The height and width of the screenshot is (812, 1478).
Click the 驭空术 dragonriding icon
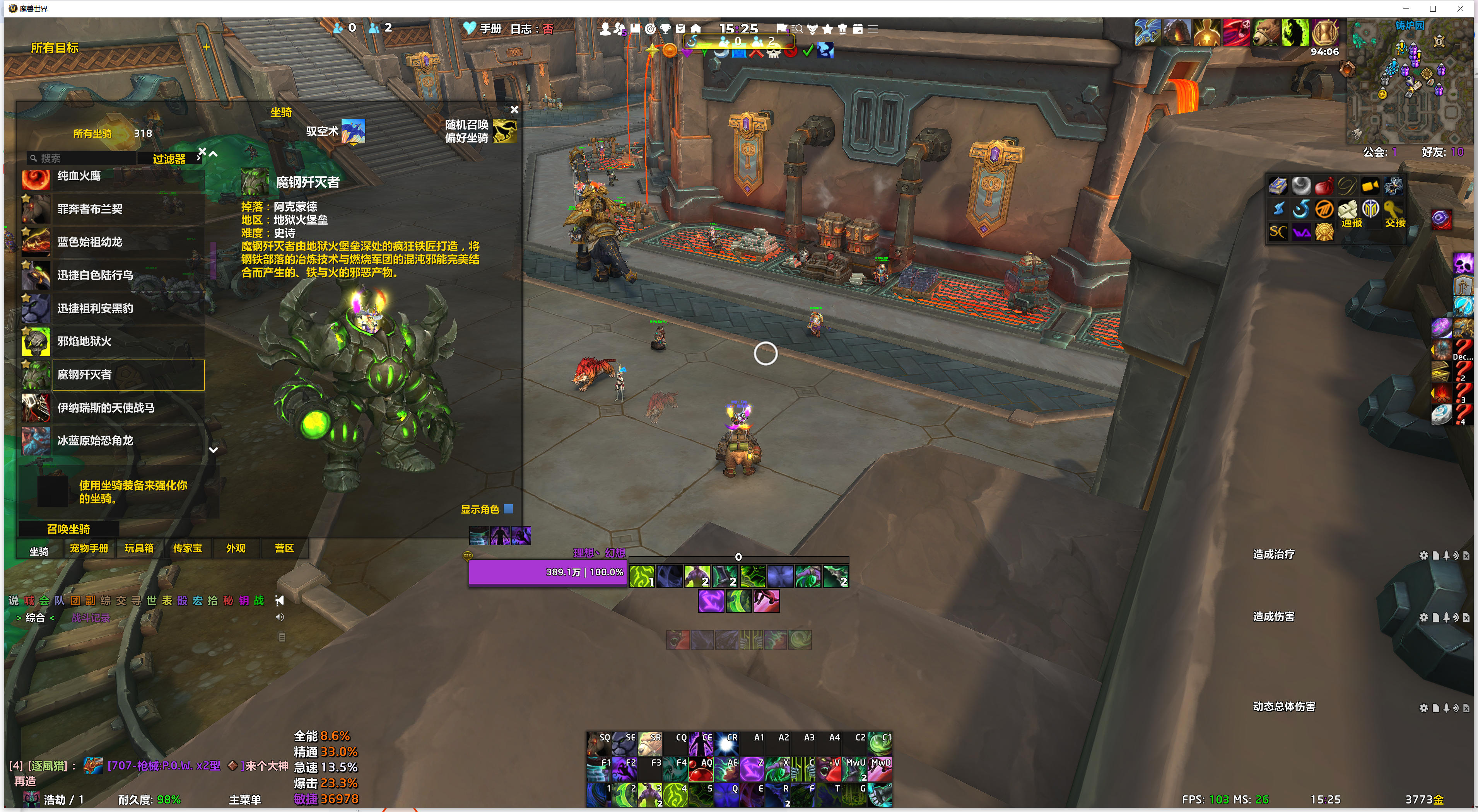[353, 131]
